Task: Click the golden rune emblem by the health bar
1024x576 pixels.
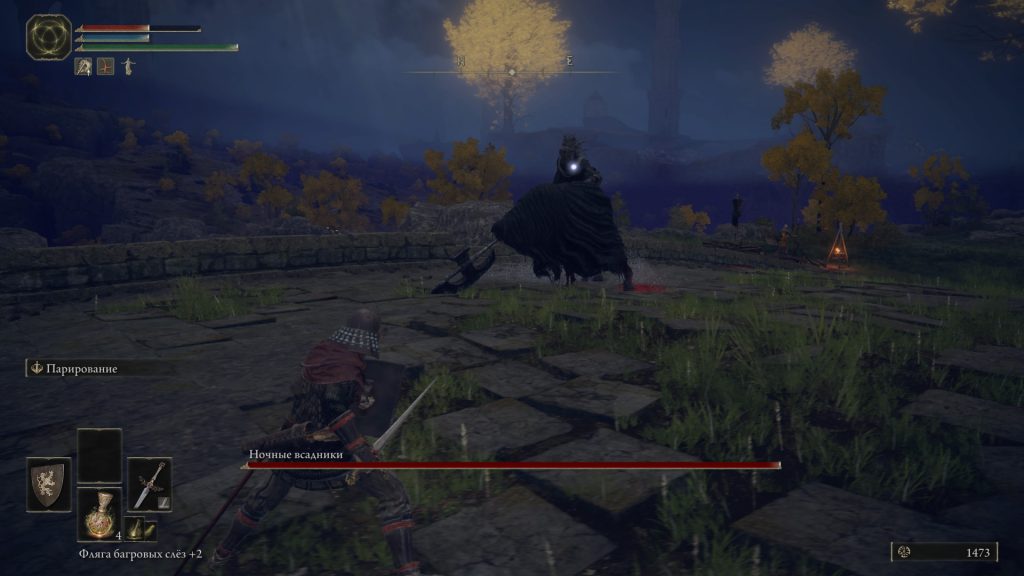Action: 46,37
